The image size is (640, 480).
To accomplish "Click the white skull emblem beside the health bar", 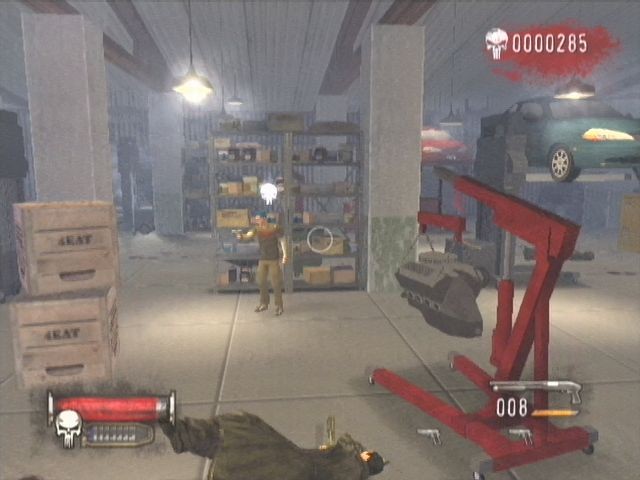I will coord(68,429).
